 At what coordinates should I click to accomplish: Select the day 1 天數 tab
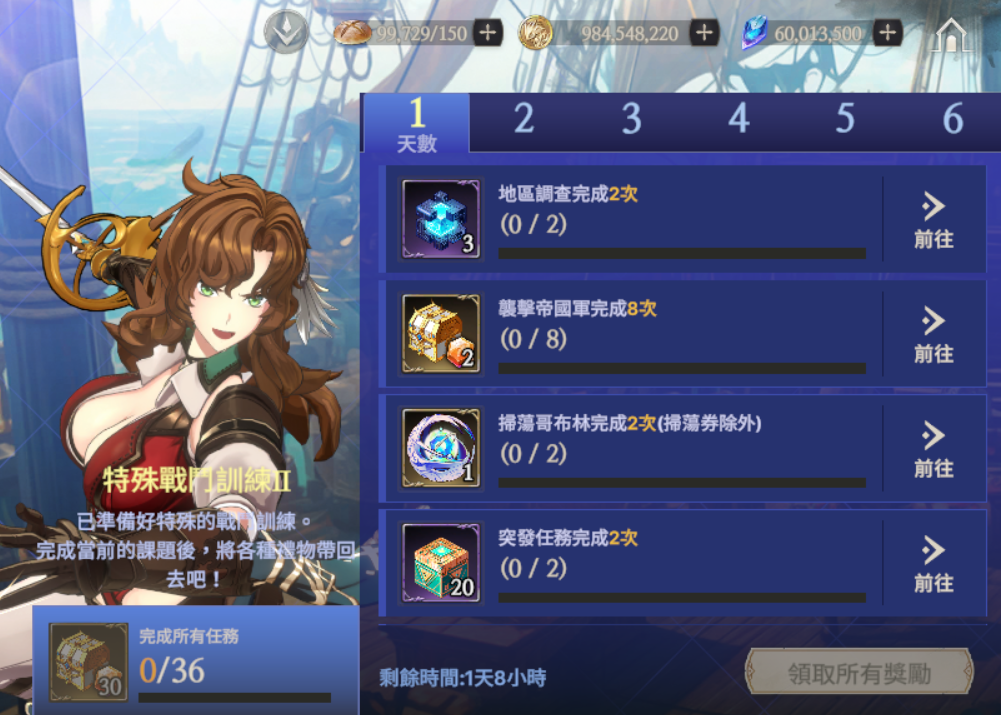(x=417, y=124)
